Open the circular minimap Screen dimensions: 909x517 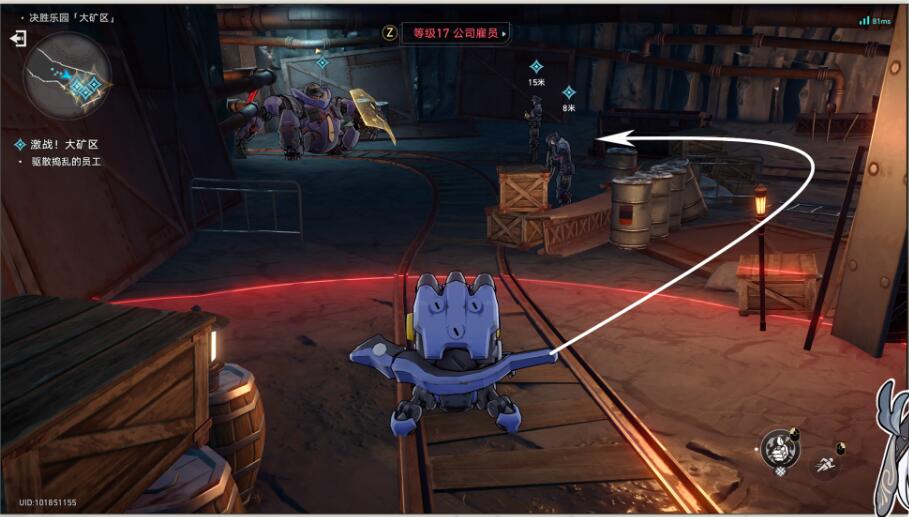pos(68,76)
